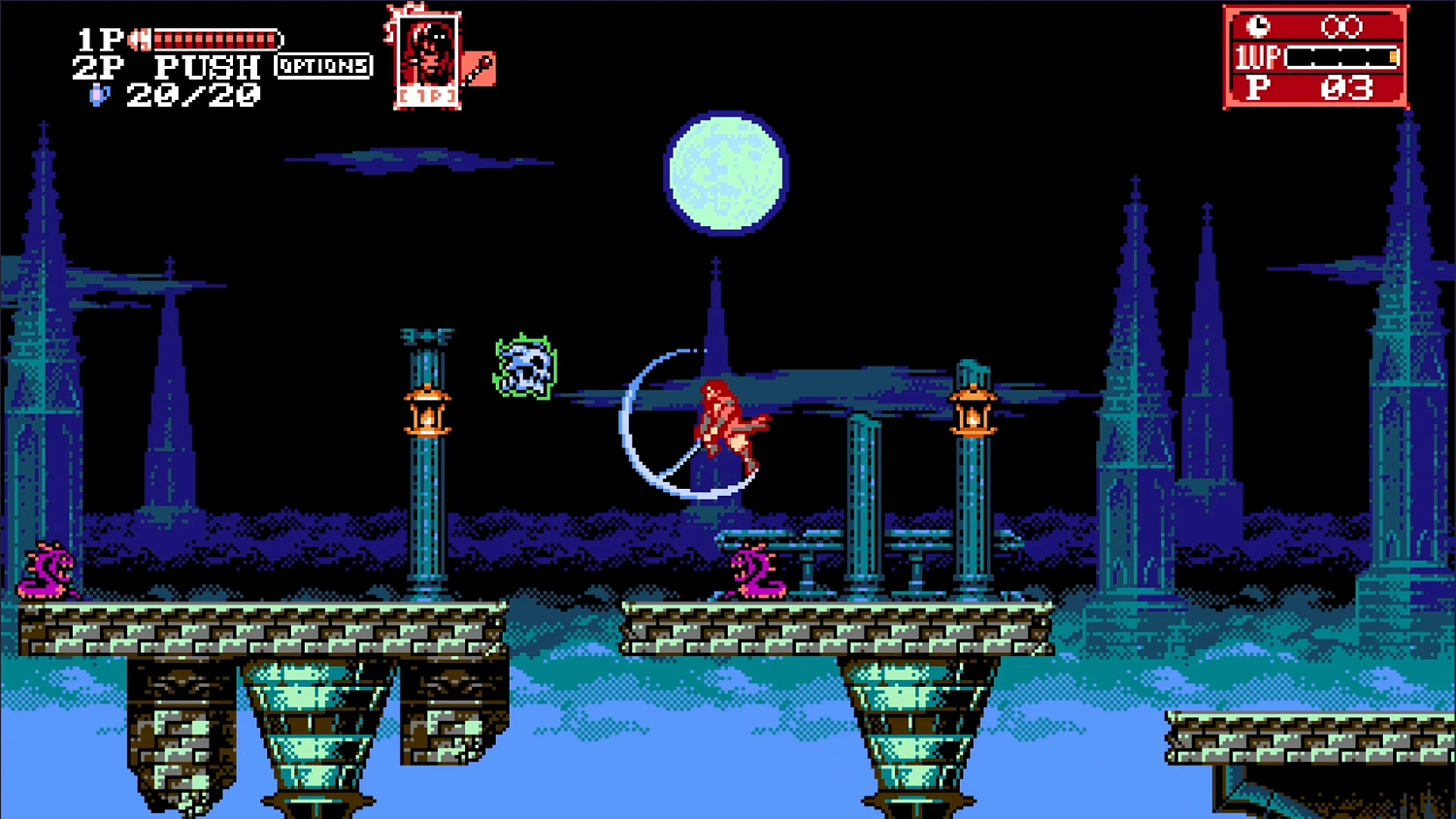
Task: Open the OPTIONS prompt
Action: click(x=324, y=67)
